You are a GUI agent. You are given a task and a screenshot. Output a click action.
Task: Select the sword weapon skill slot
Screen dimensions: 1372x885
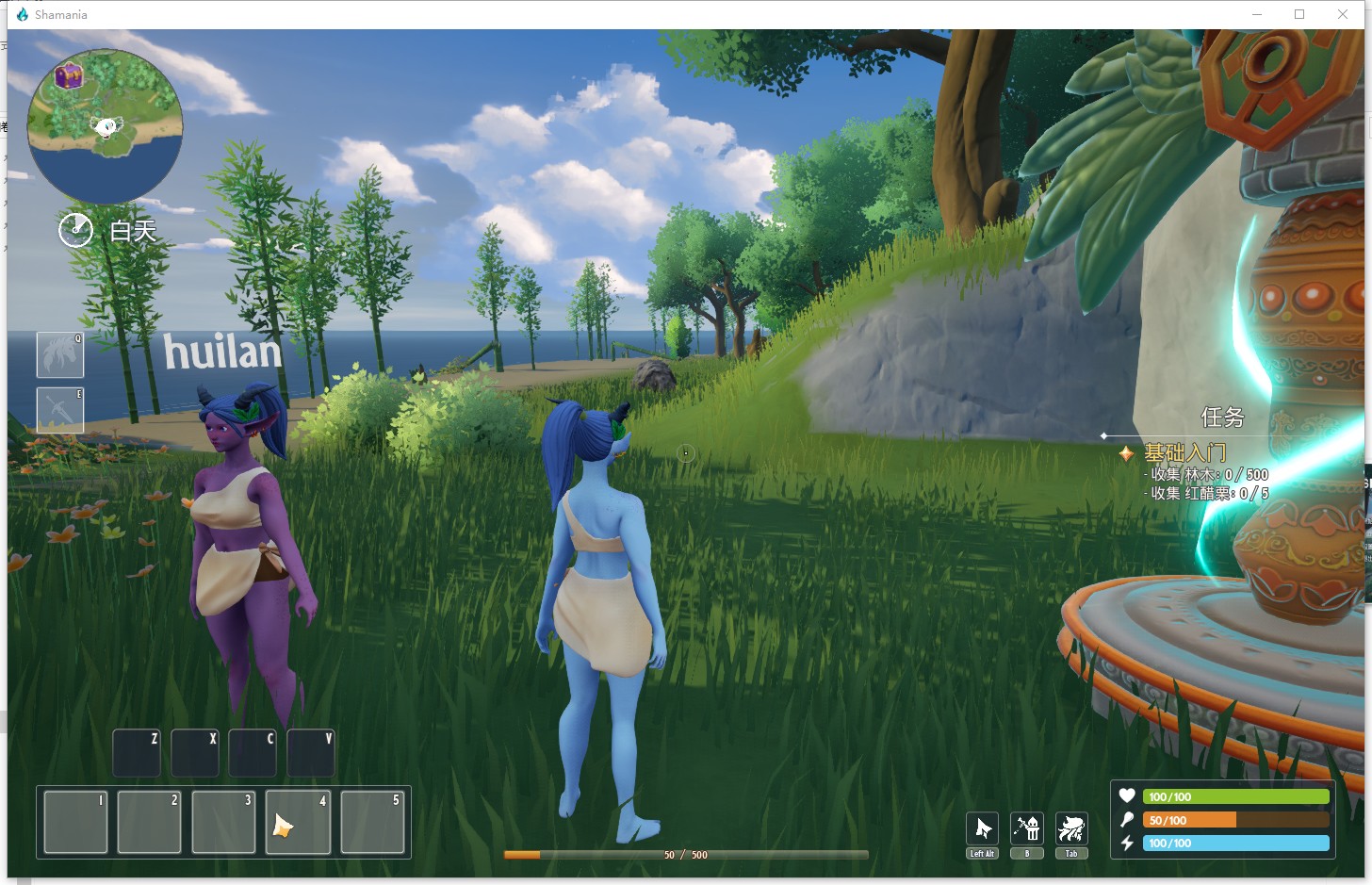(x=60, y=410)
